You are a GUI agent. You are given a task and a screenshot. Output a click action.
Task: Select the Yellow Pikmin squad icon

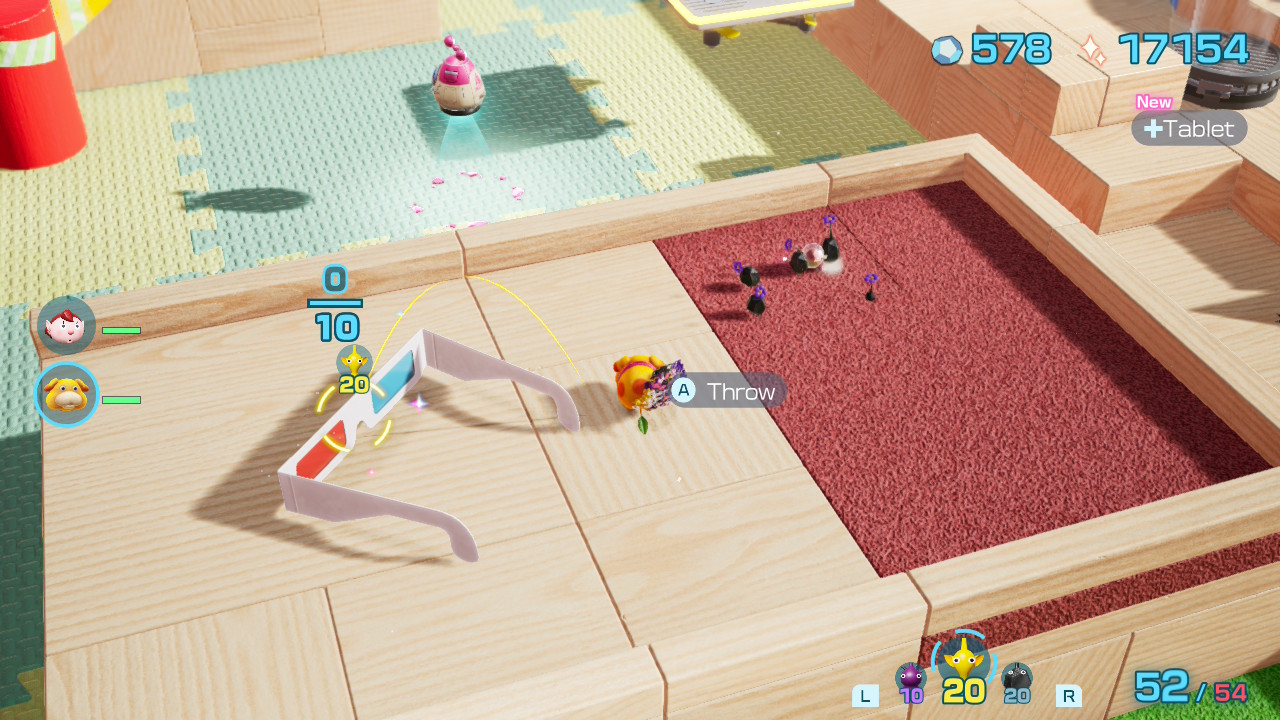(963, 662)
